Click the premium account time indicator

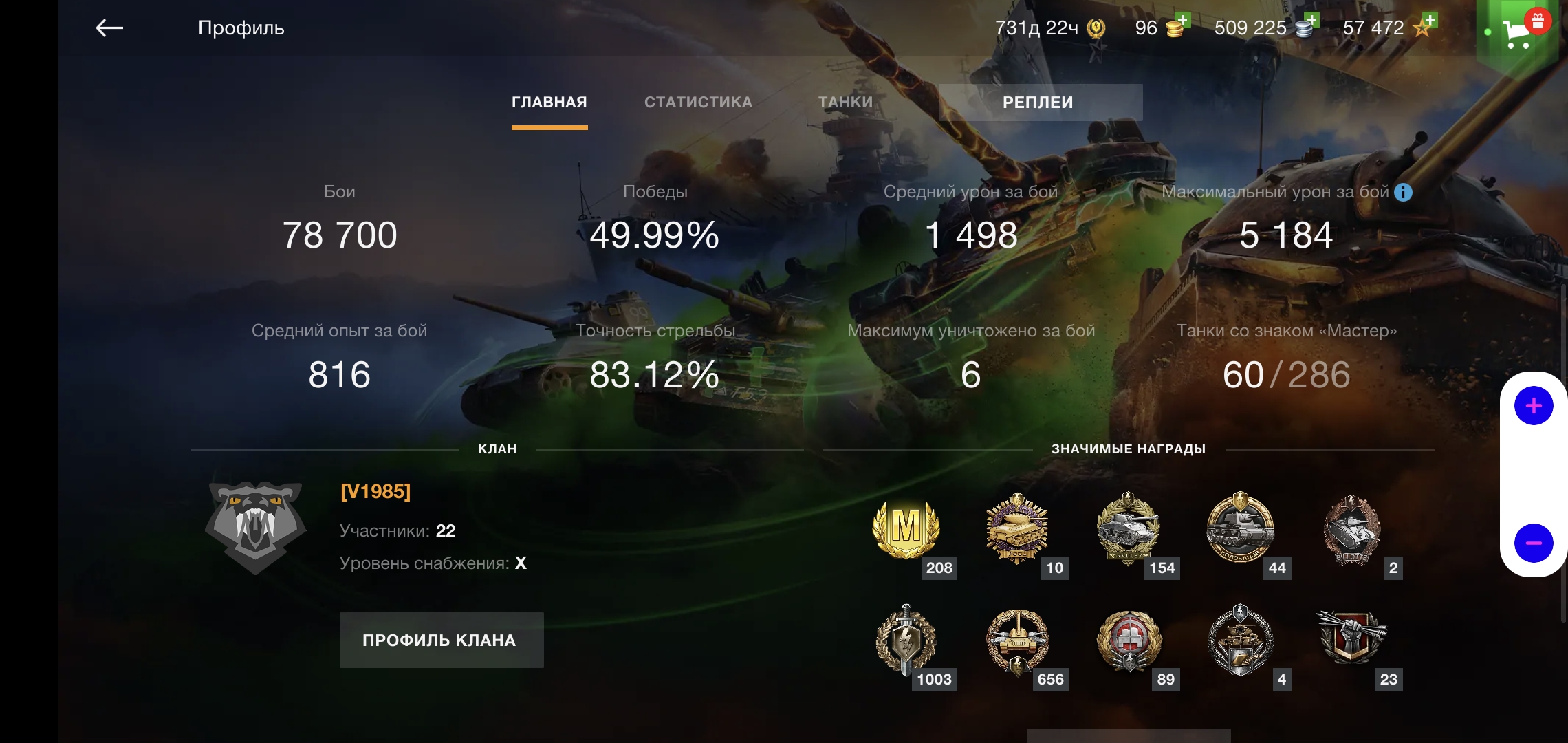point(1049,28)
